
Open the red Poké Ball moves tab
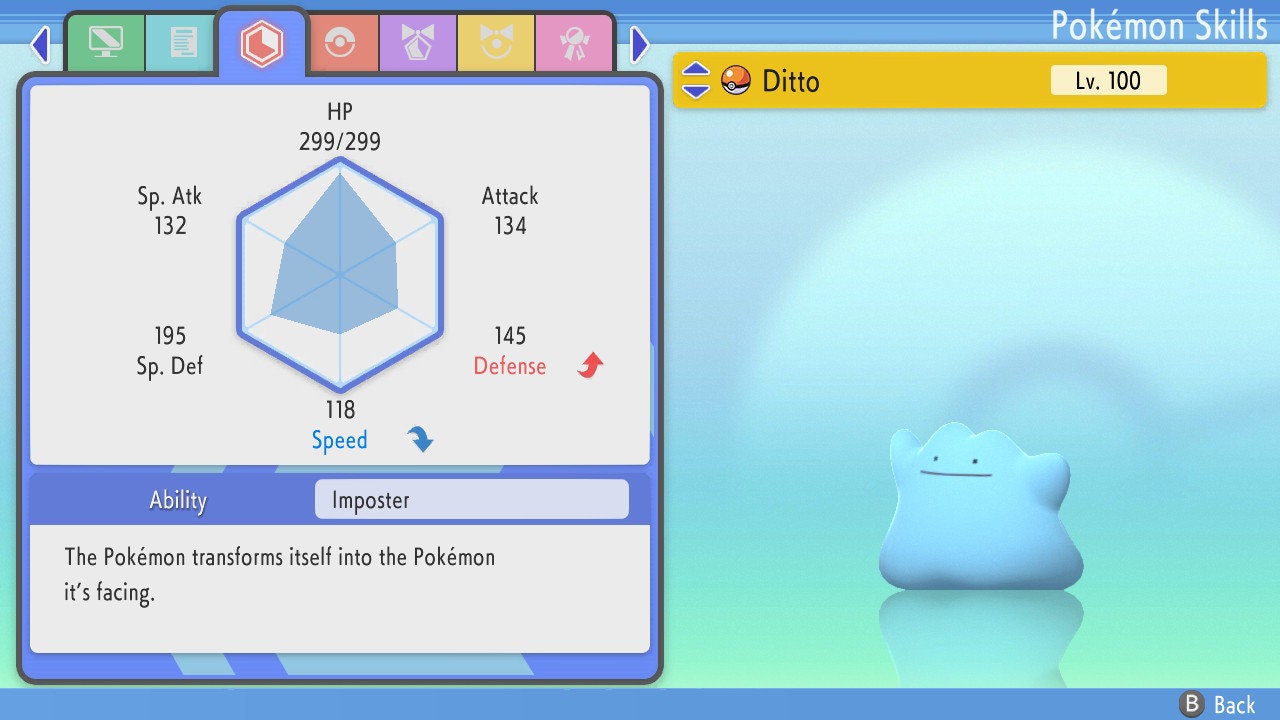tap(341, 43)
